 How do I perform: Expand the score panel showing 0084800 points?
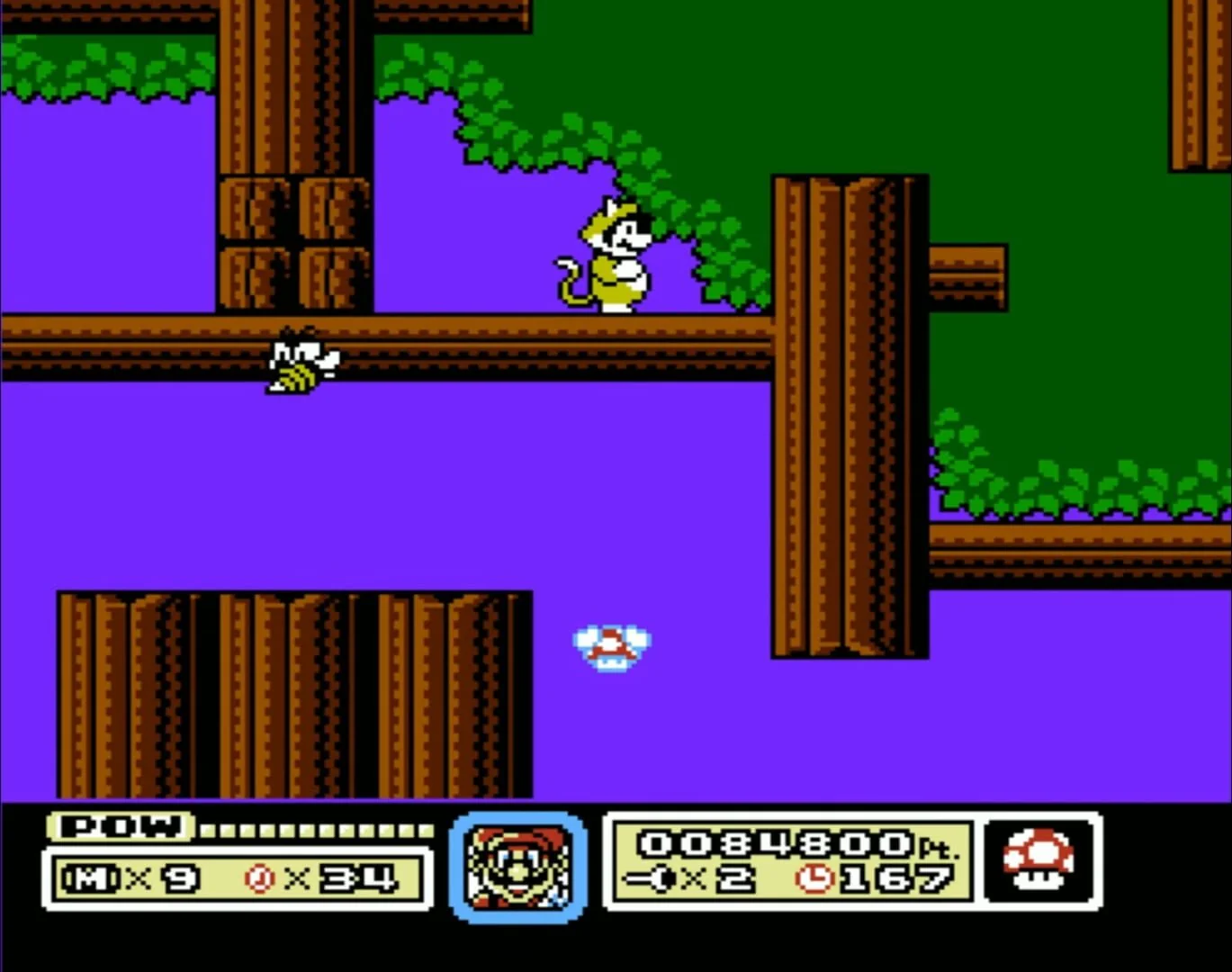pyautogui.click(x=792, y=862)
